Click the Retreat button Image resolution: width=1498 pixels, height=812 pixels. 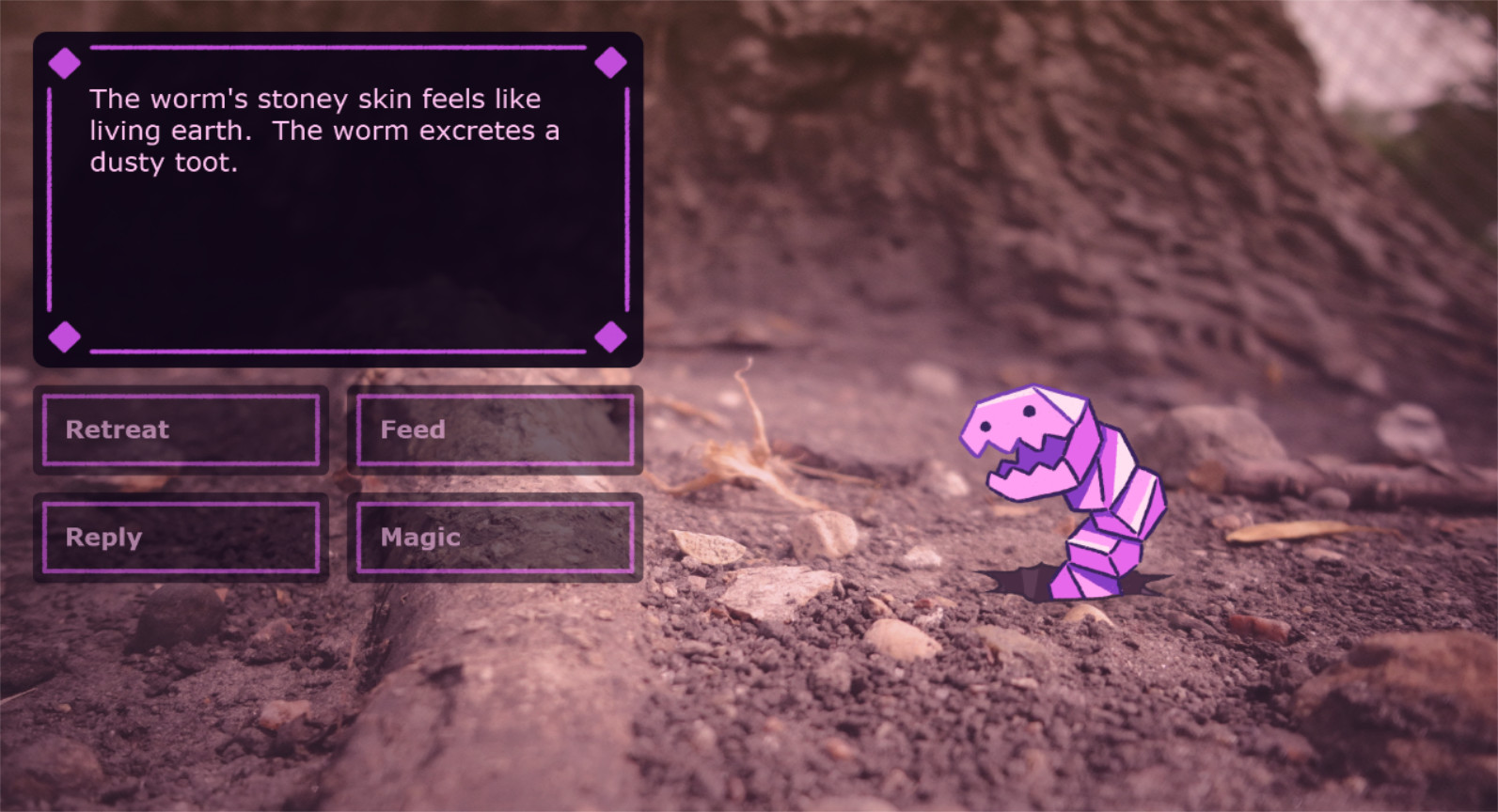[x=181, y=429]
